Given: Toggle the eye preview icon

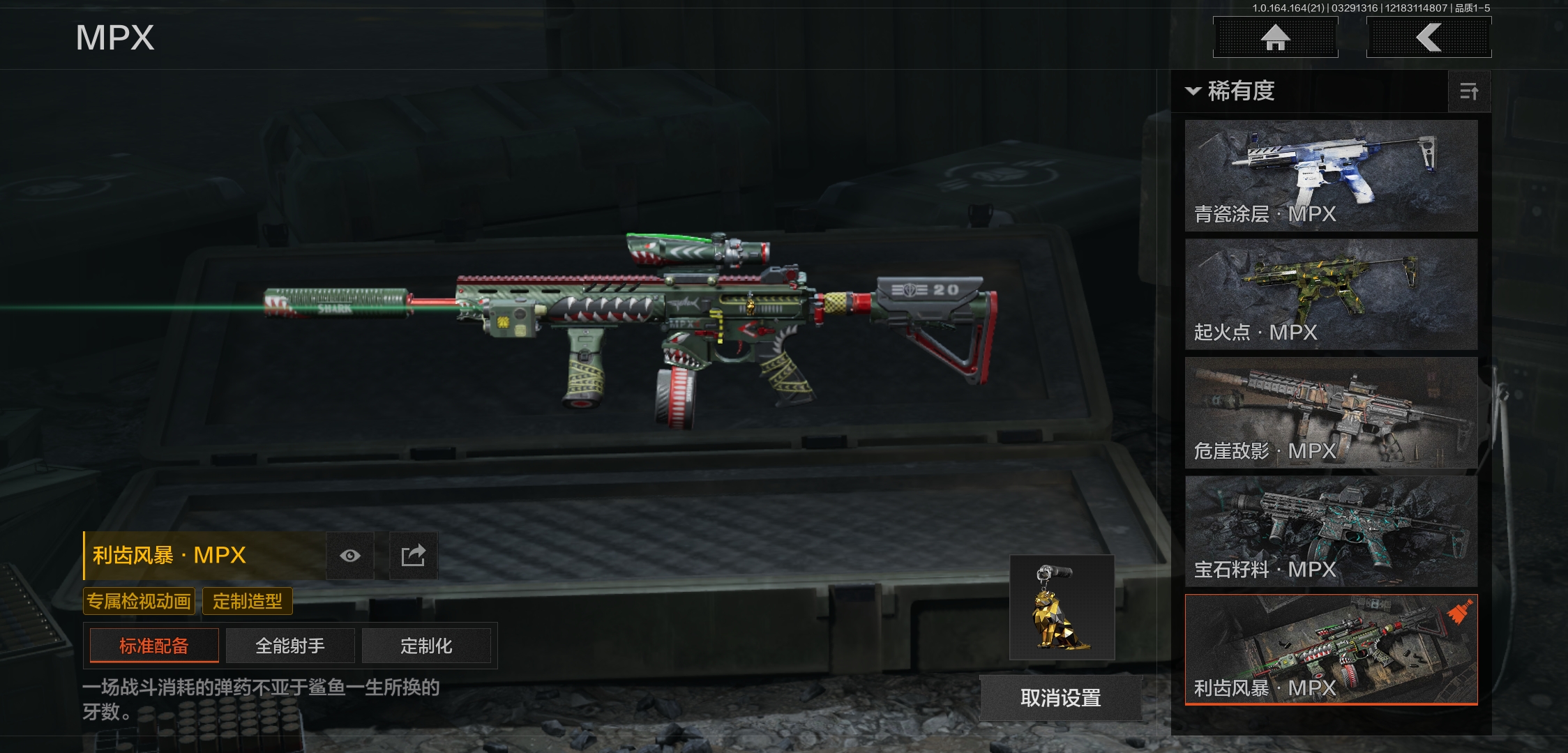Looking at the screenshot, I should [x=350, y=556].
